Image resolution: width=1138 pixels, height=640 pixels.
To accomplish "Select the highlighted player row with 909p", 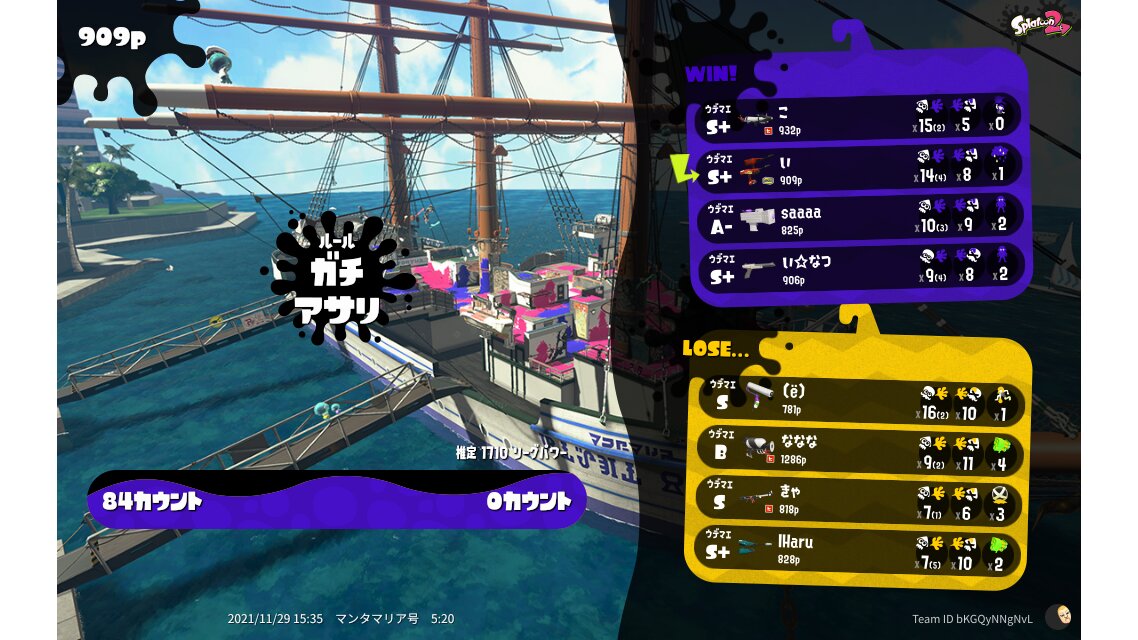I will pos(860,169).
